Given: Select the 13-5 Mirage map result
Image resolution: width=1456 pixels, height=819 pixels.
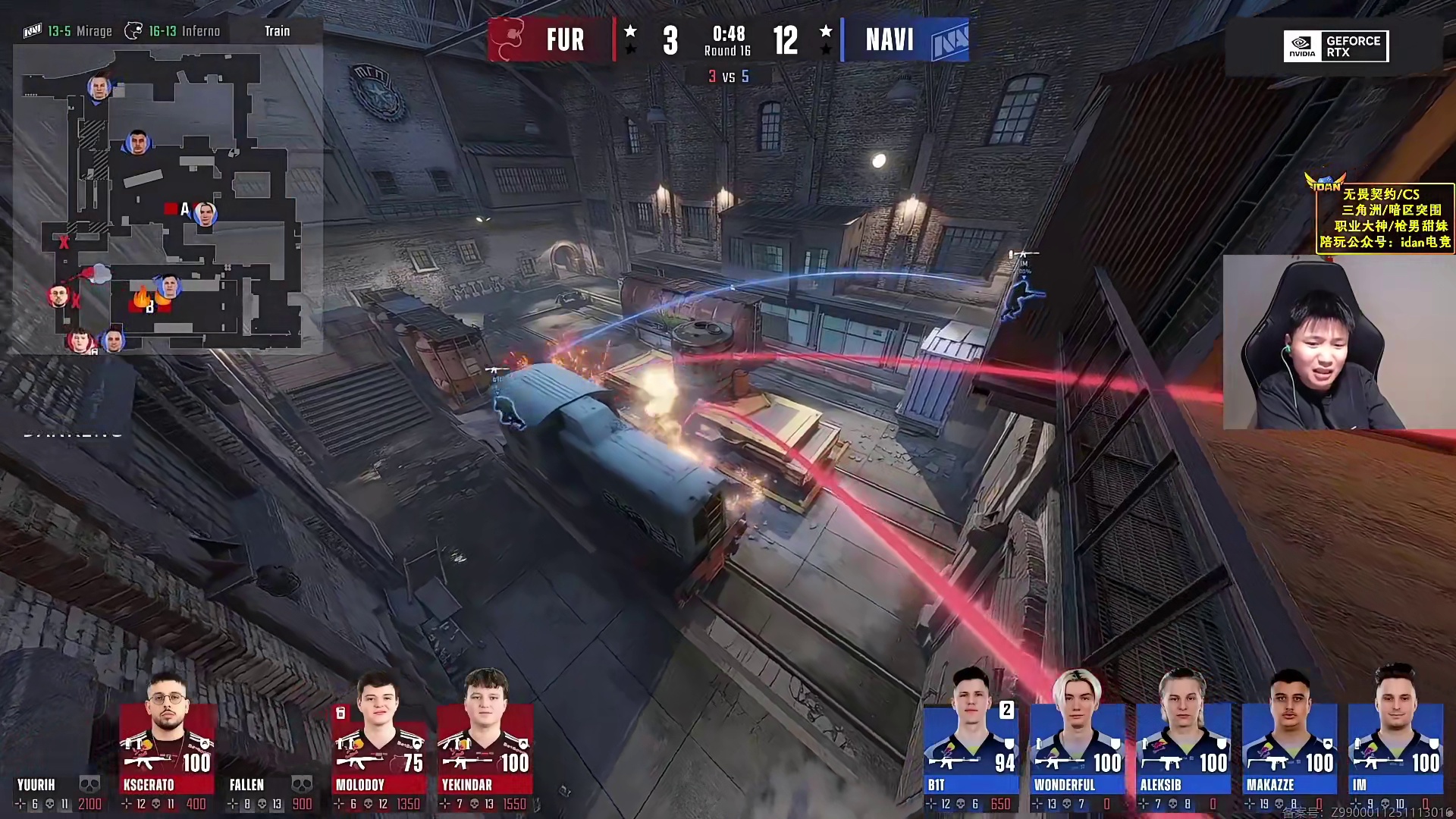Looking at the screenshot, I should tap(68, 31).
